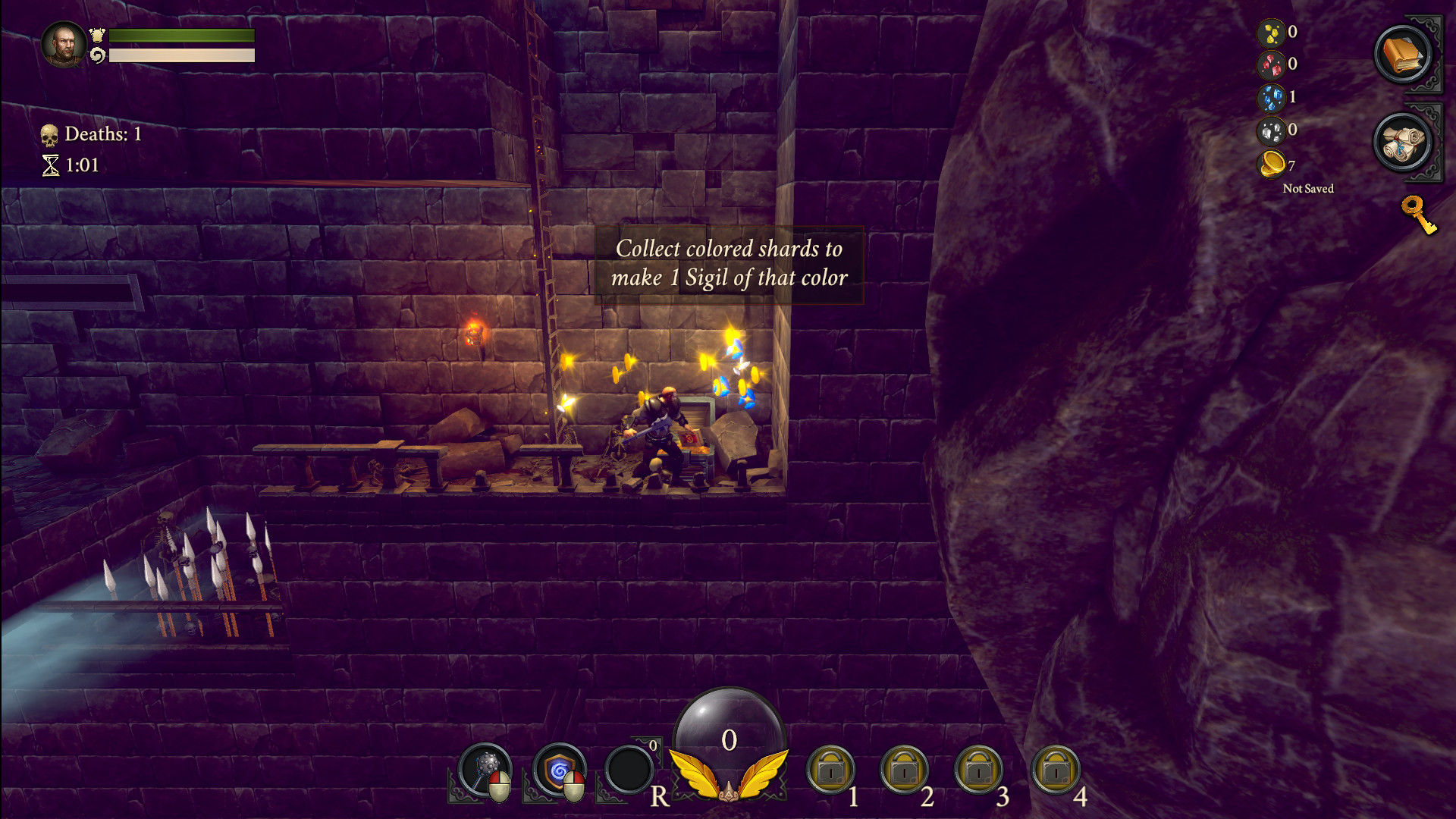Click the red shards counter icon
The image size is (1456, 819).
click(x=1269, y=64)
